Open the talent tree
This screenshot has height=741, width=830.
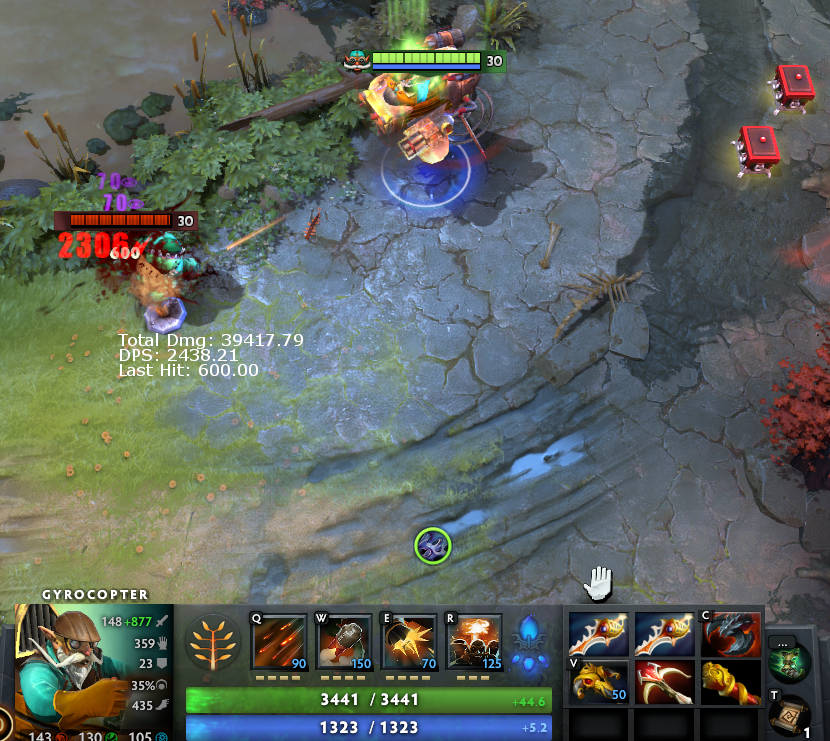click(x=213, y=642)
